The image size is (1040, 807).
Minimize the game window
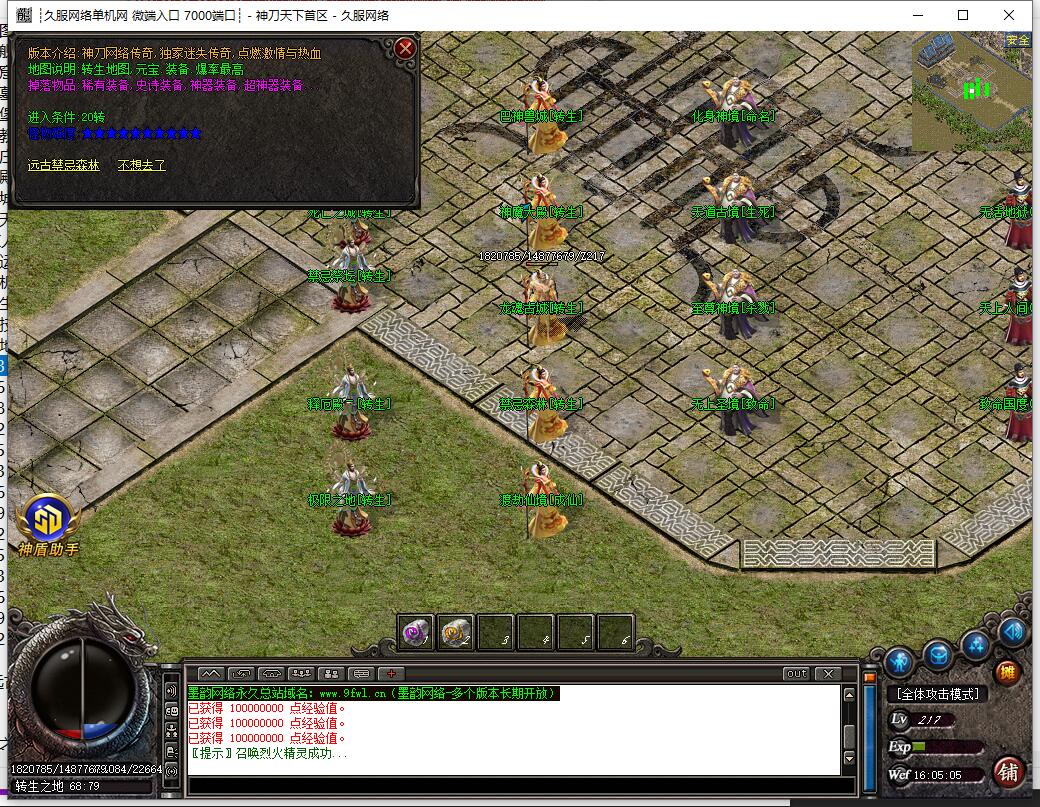917,15
